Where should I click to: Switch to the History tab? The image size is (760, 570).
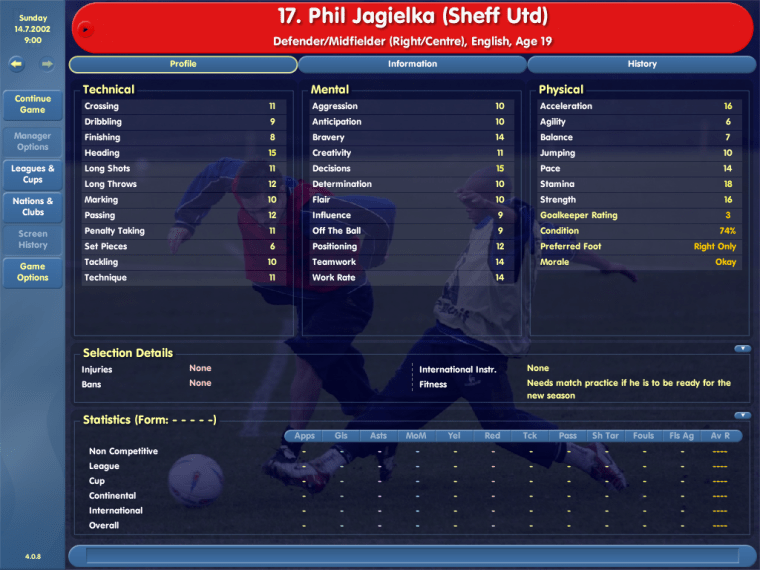click(x=642, y=64)
